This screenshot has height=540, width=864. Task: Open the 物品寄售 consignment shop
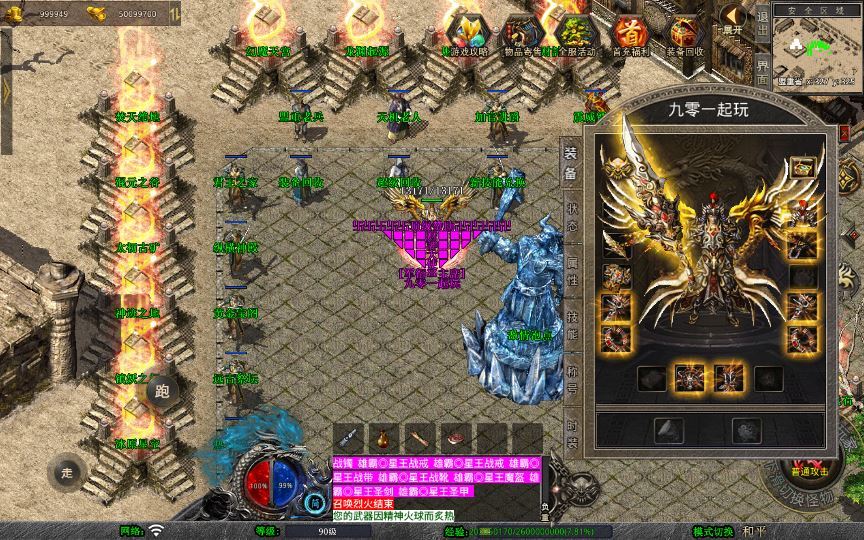pyautogui.click(x=519, y=34)
